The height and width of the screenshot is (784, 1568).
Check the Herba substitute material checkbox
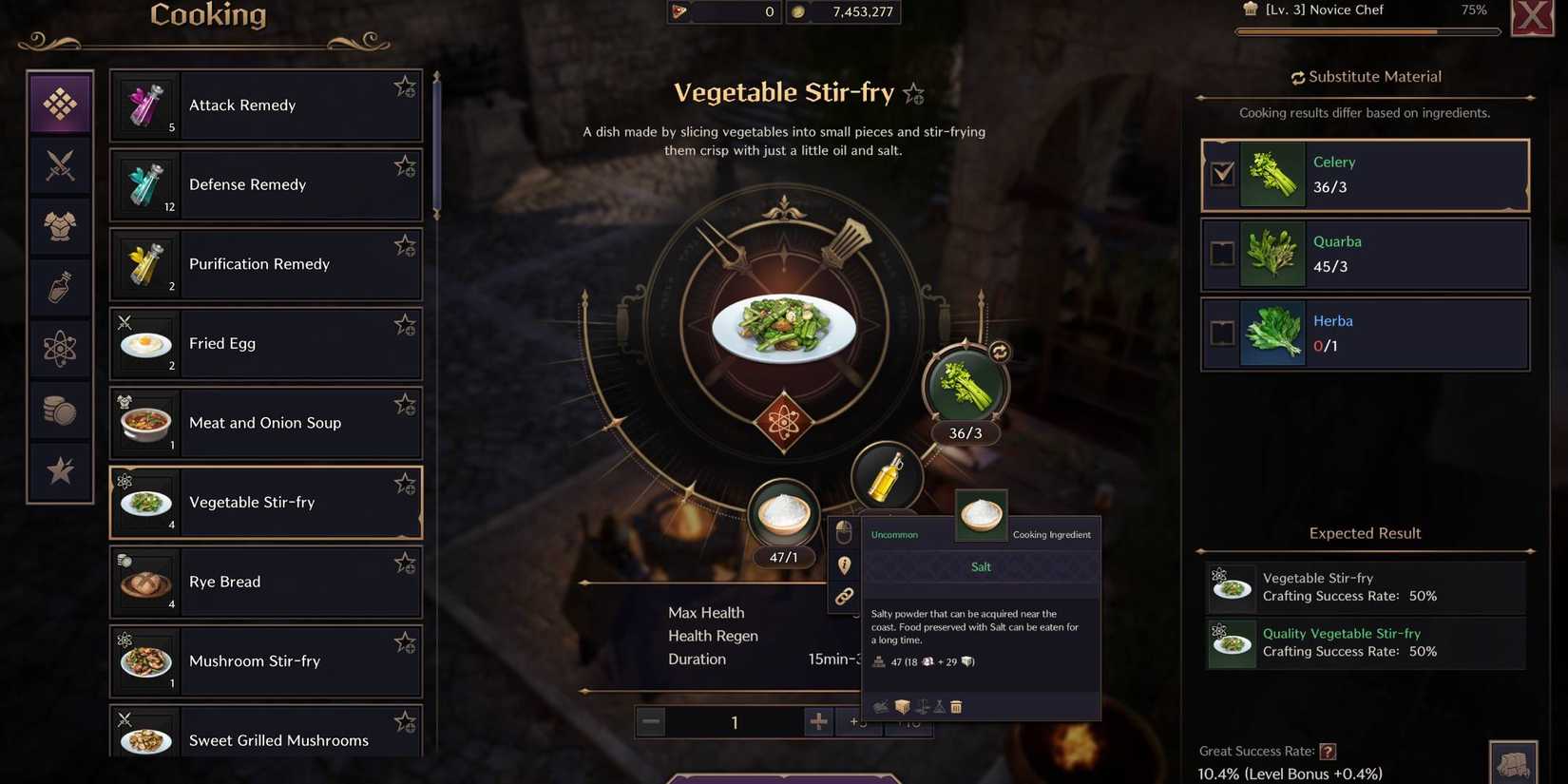point(1224,334)
